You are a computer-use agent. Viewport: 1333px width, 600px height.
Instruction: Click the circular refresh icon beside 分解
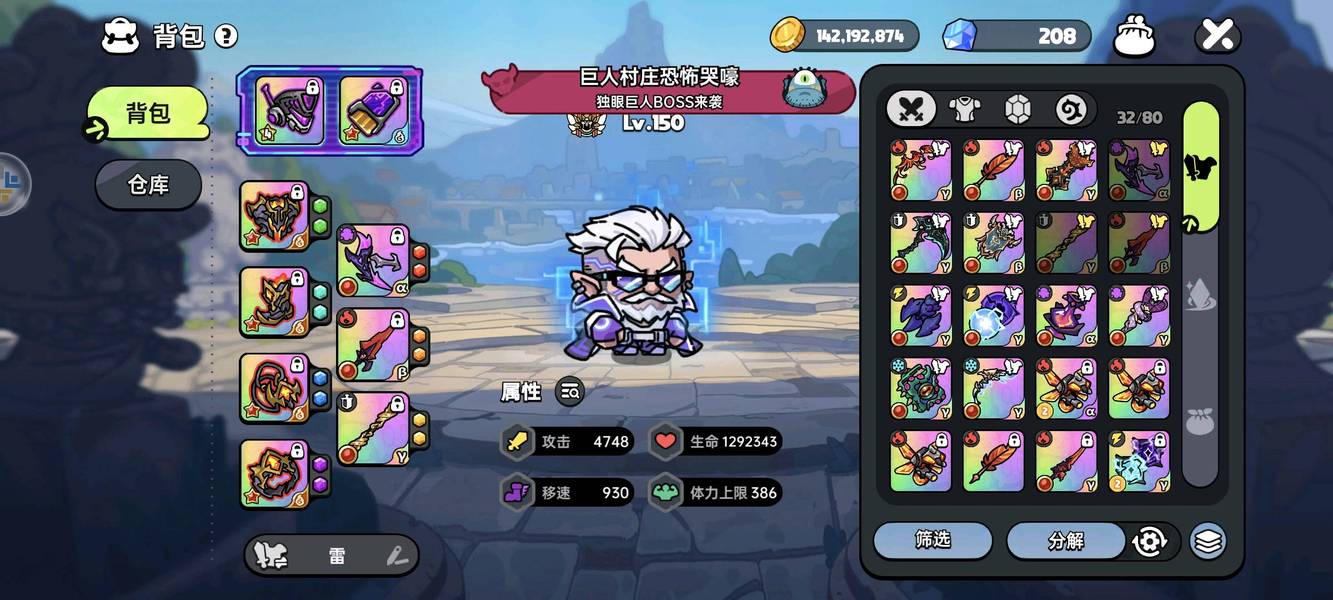point(1150,542)
